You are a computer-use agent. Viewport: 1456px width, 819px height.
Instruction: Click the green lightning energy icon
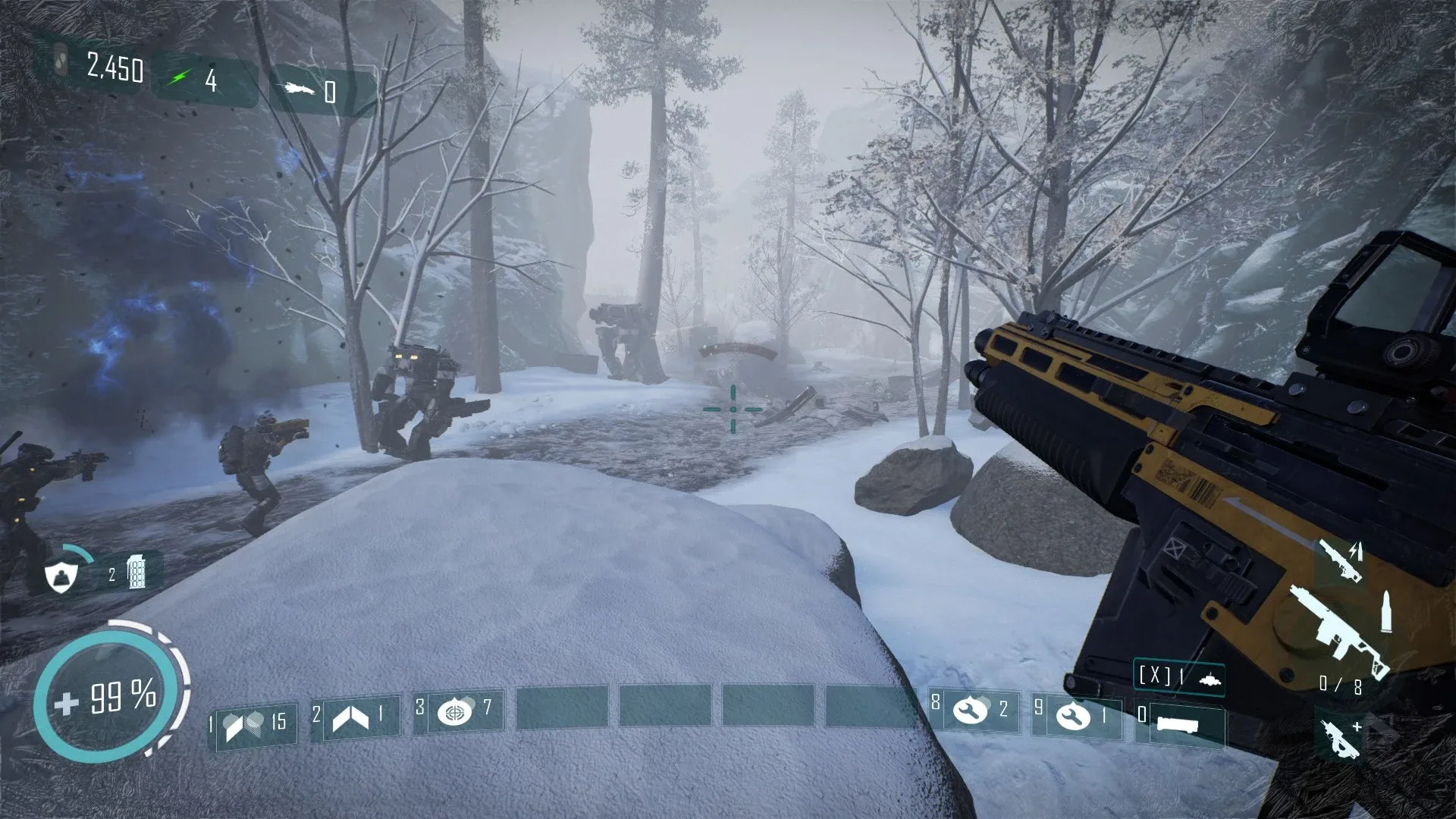click(x=180, y=76)
